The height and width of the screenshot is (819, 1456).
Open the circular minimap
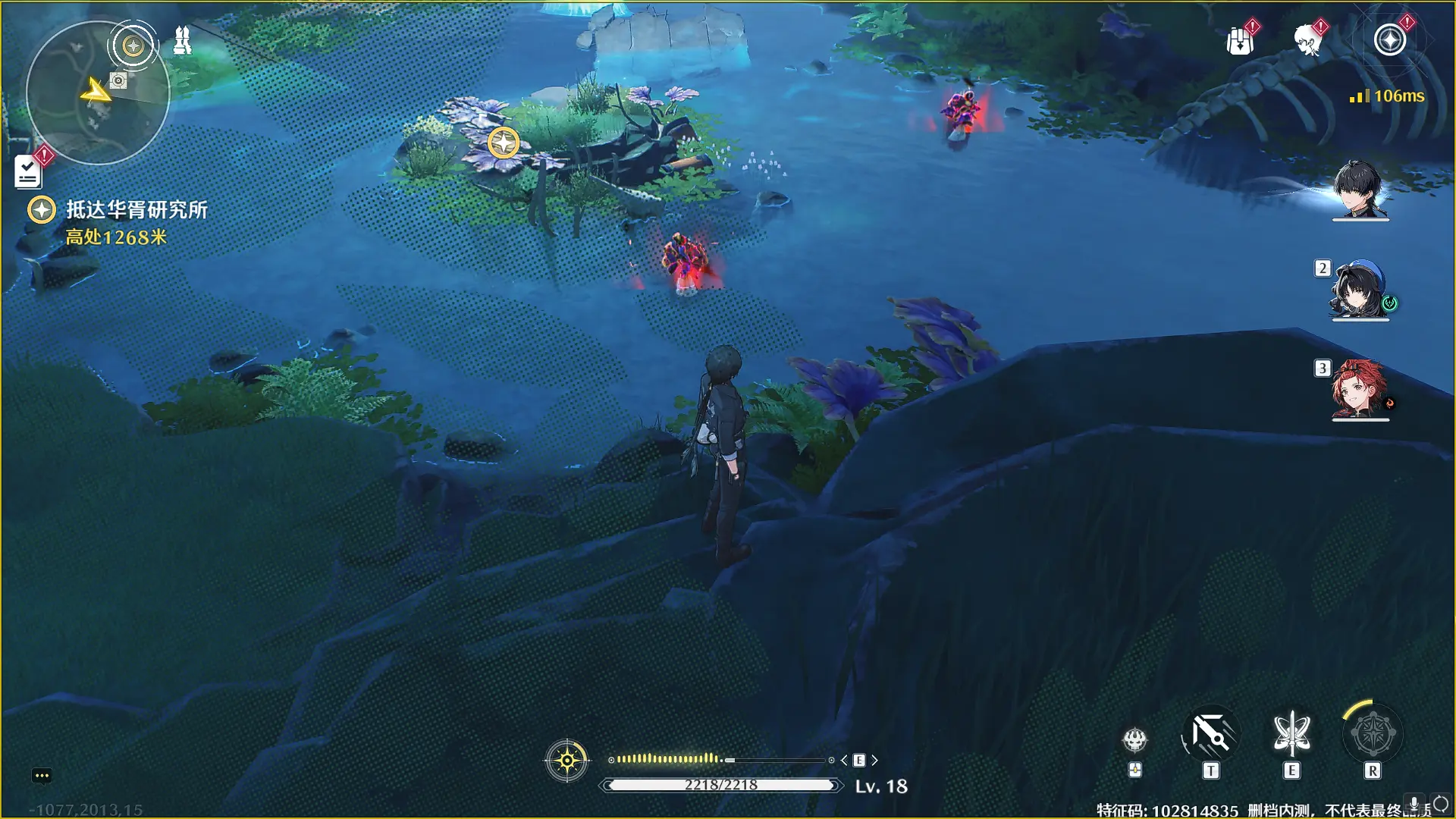click(x=97, y=94)
